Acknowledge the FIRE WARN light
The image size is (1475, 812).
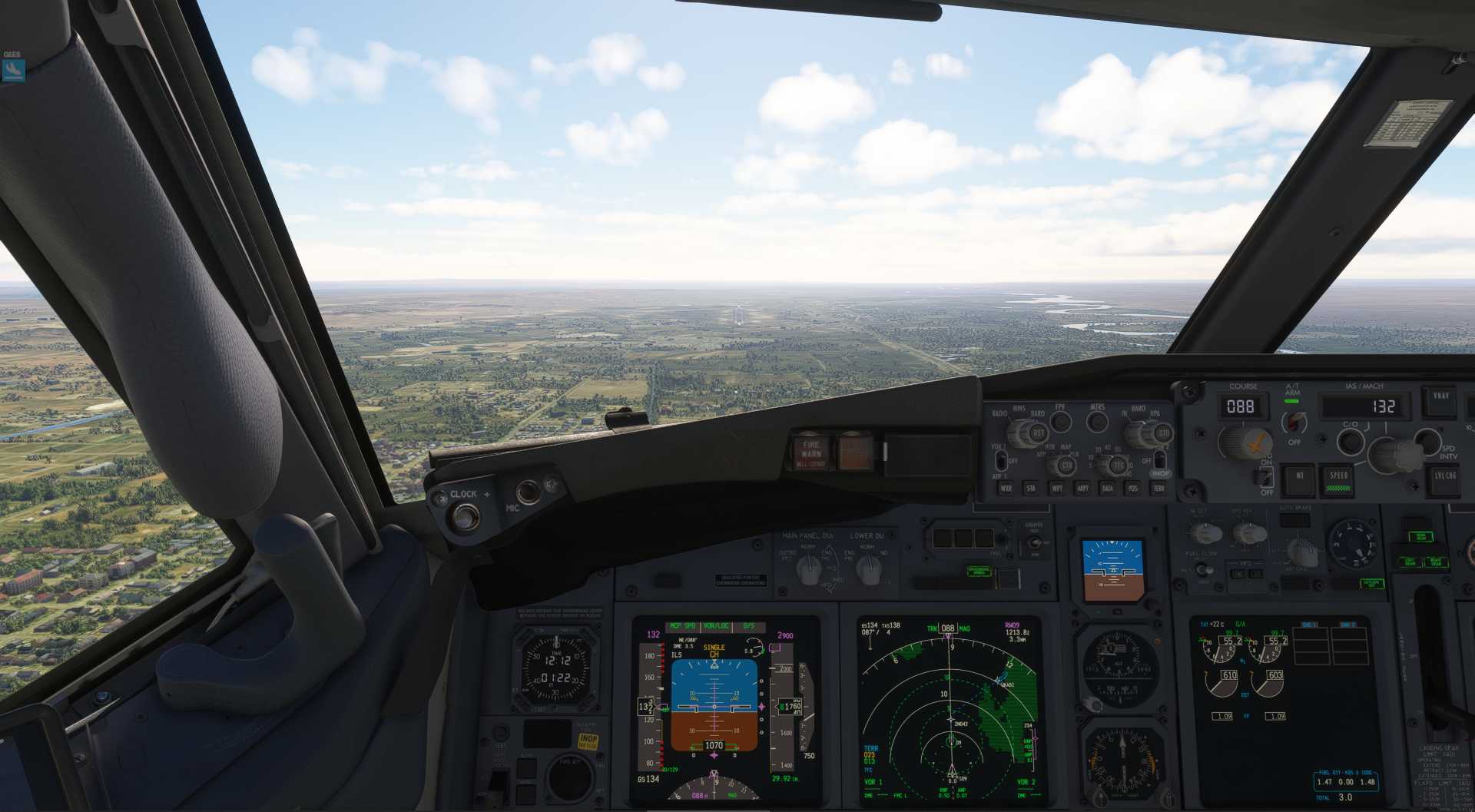811,452
